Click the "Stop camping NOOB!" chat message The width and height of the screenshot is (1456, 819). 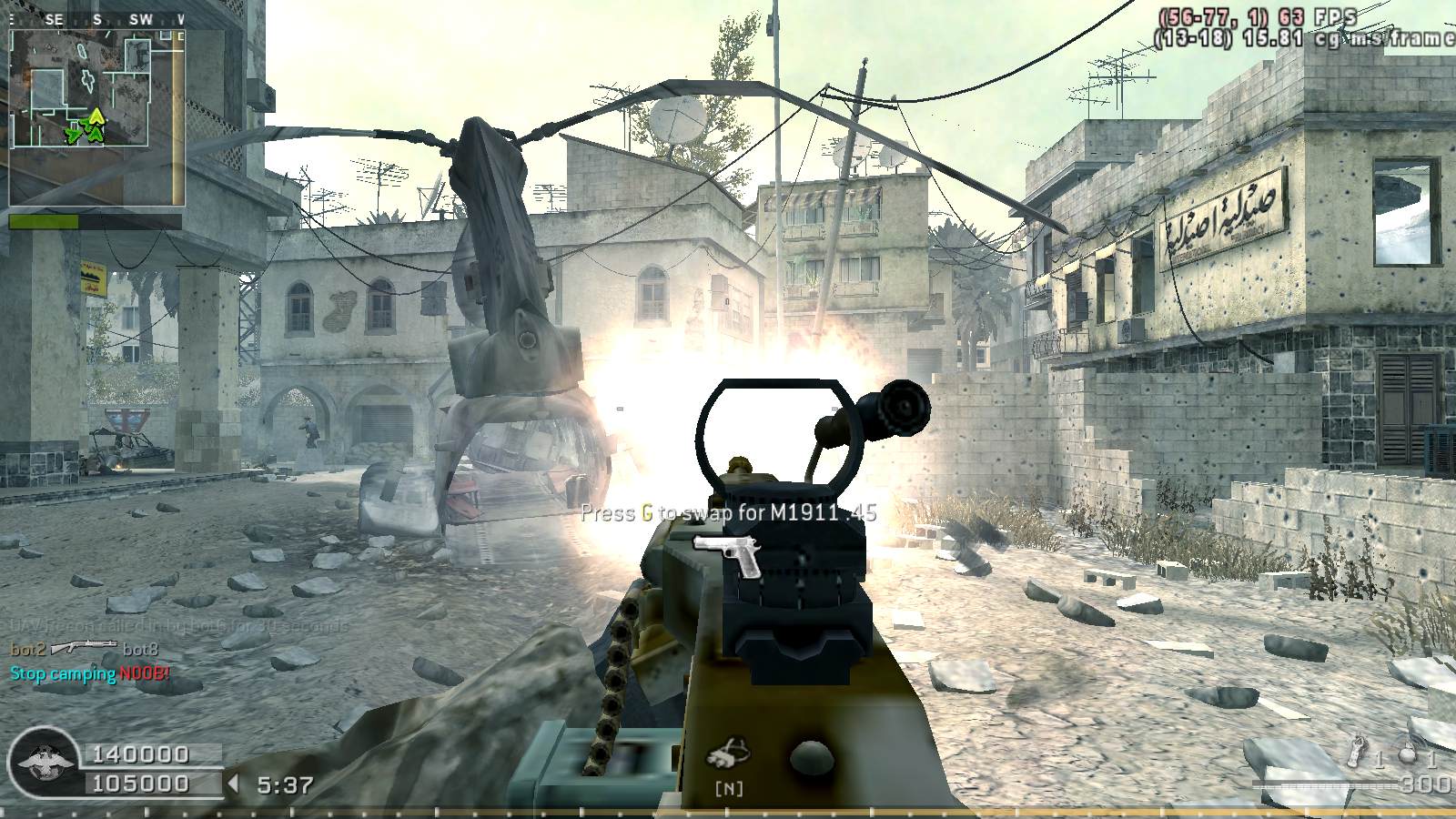(89, 674)
